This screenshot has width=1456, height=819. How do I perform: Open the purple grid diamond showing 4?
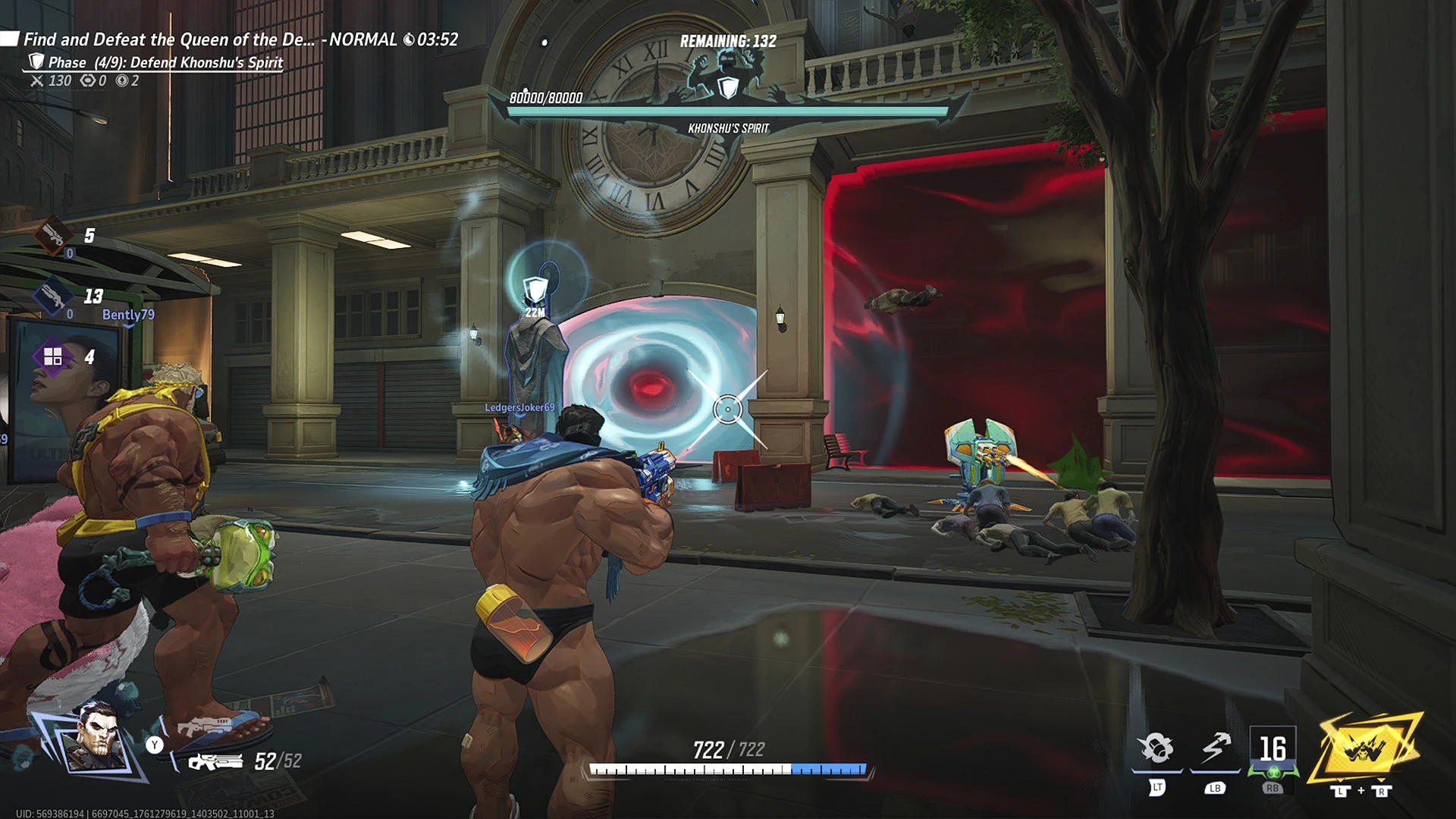53,356
